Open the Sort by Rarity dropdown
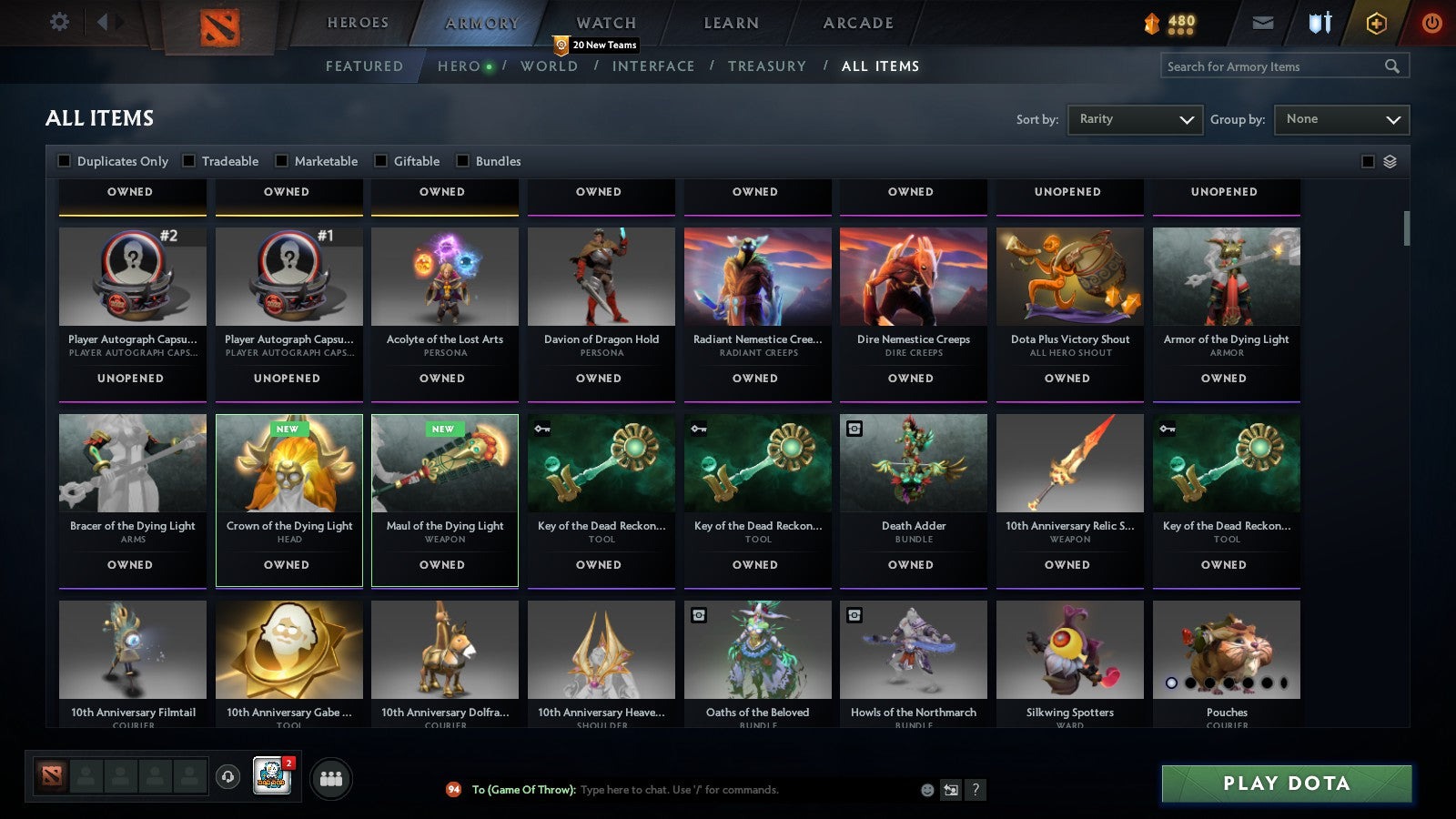Screen dimensions: 1456x819 tap(1135, 119)
